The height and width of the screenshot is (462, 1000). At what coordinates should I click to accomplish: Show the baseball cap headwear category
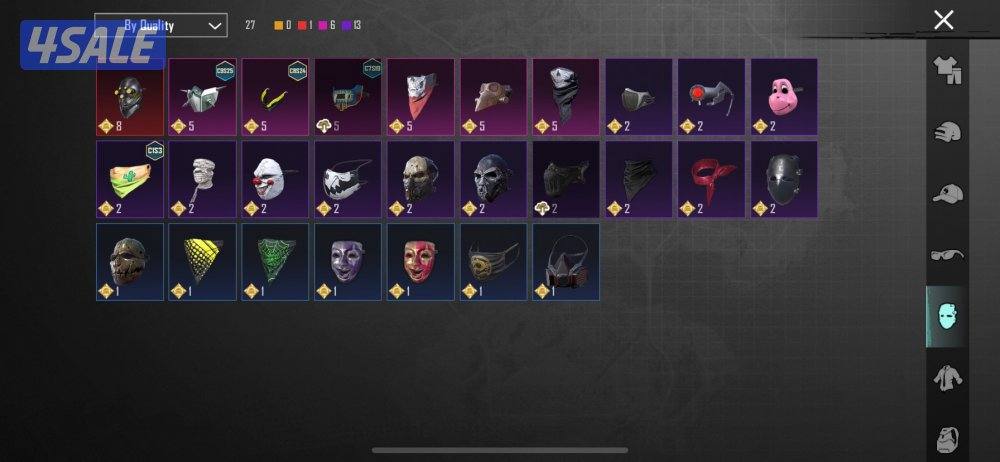pos(946,194)
